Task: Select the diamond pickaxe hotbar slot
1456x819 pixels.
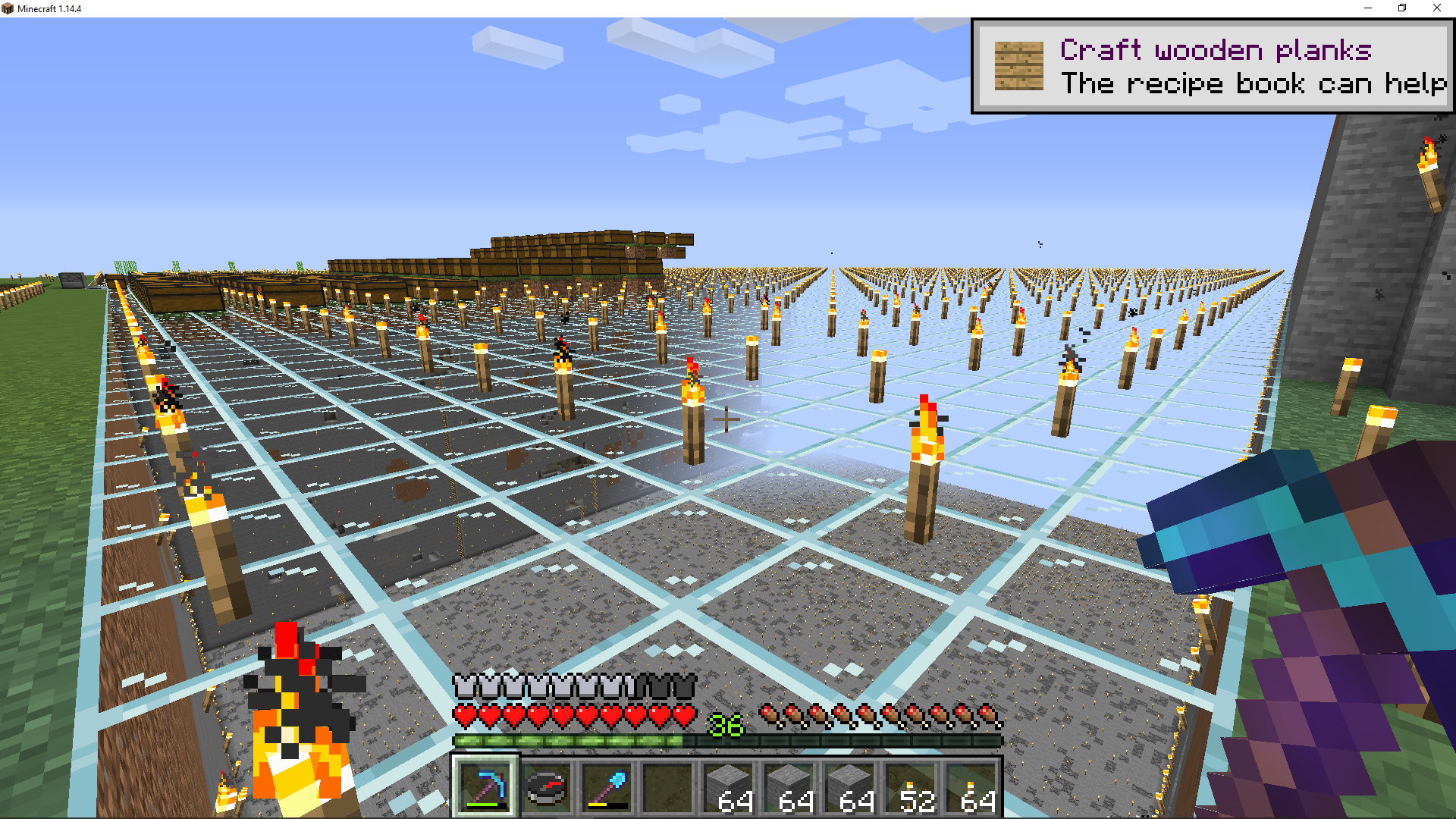Action: click(x=485, y=787)
